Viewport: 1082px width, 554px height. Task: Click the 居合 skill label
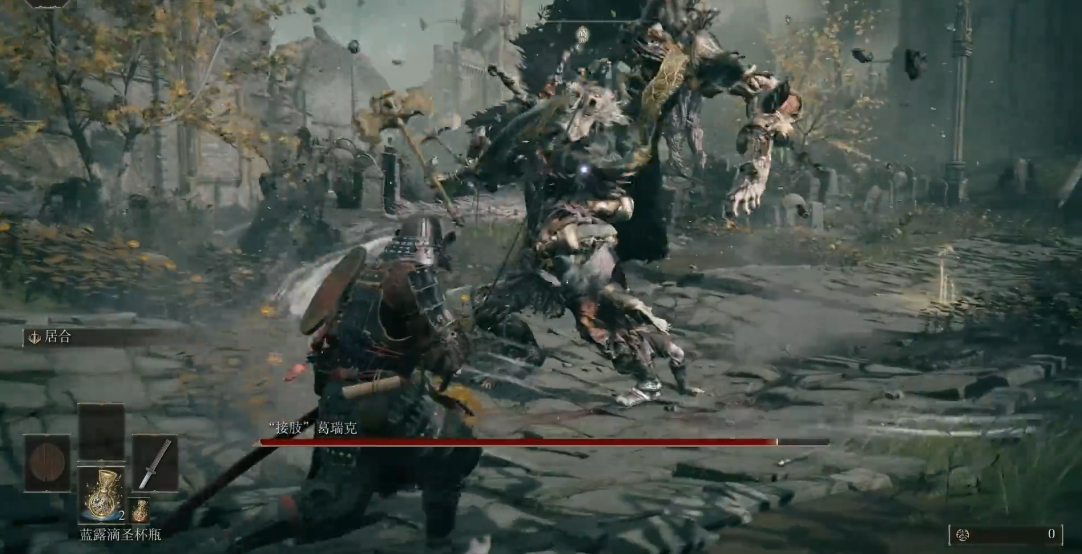tap(52, 338)
